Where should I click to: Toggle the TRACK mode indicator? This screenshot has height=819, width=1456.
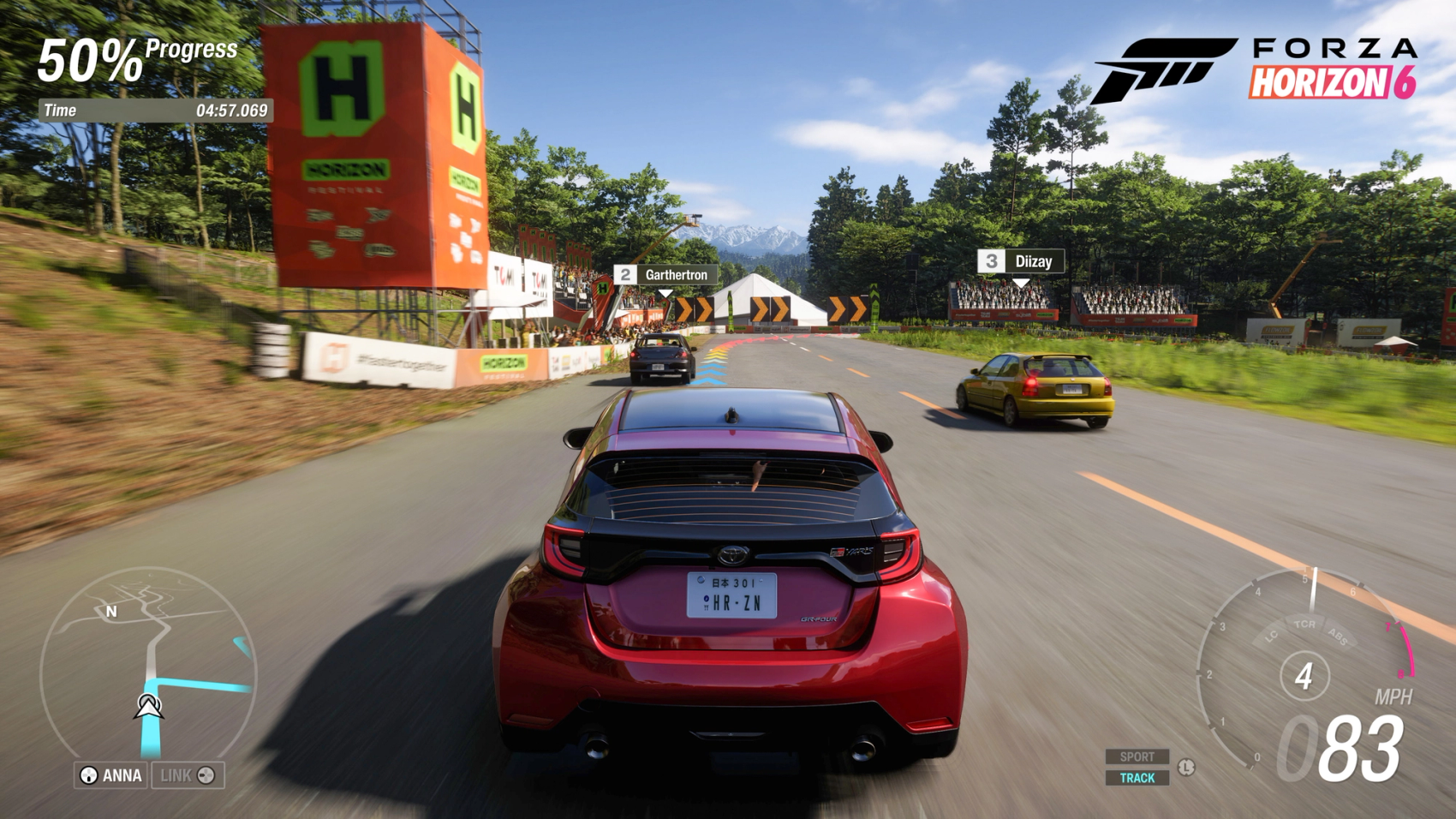1138,778
